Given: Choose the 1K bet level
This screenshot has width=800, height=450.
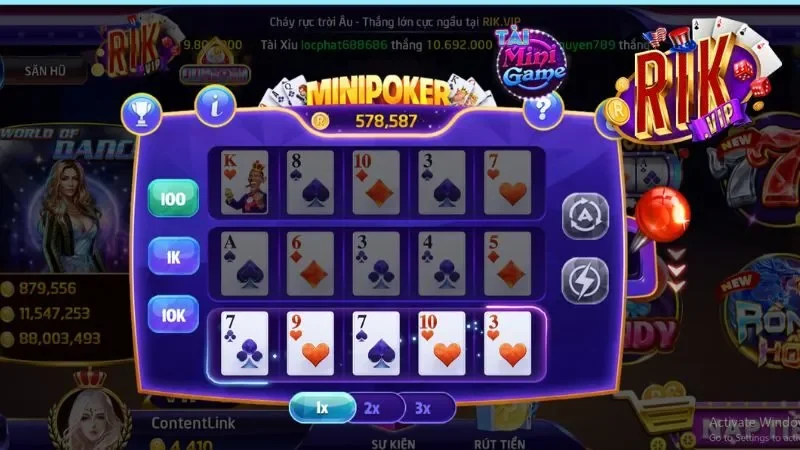Looking at the screenshot, I should [x=173, y=257].
